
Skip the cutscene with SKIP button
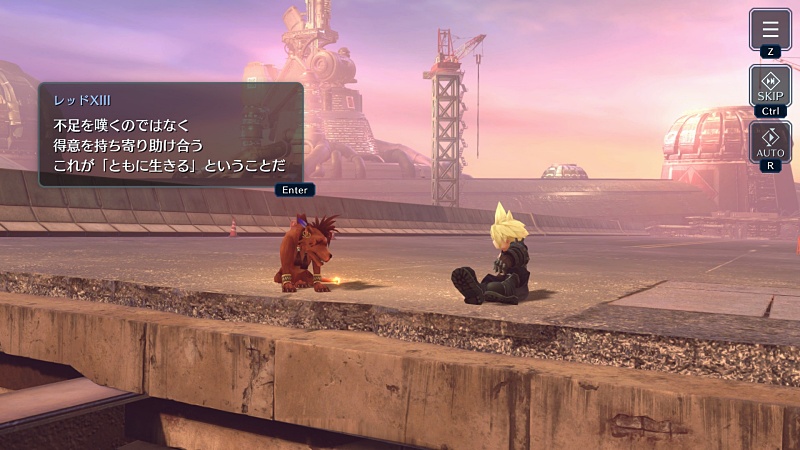point(770,85)
